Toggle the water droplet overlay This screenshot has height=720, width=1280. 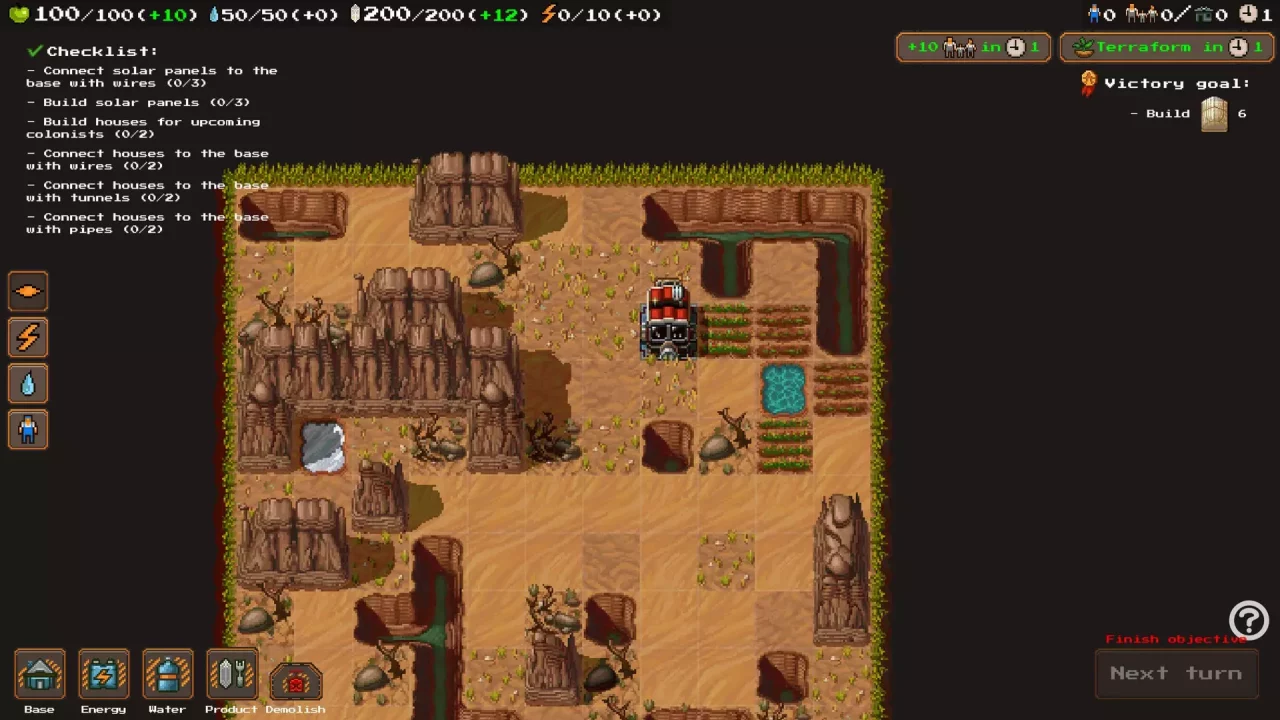point(27,383)
